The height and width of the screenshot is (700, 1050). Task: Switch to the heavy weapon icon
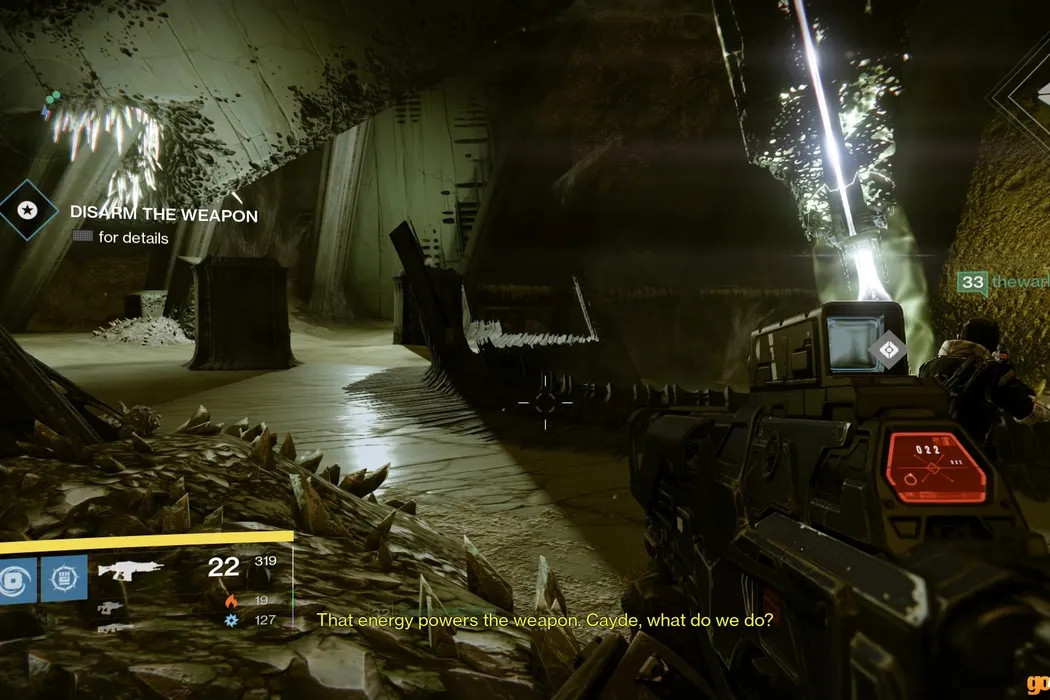[116, 628]
